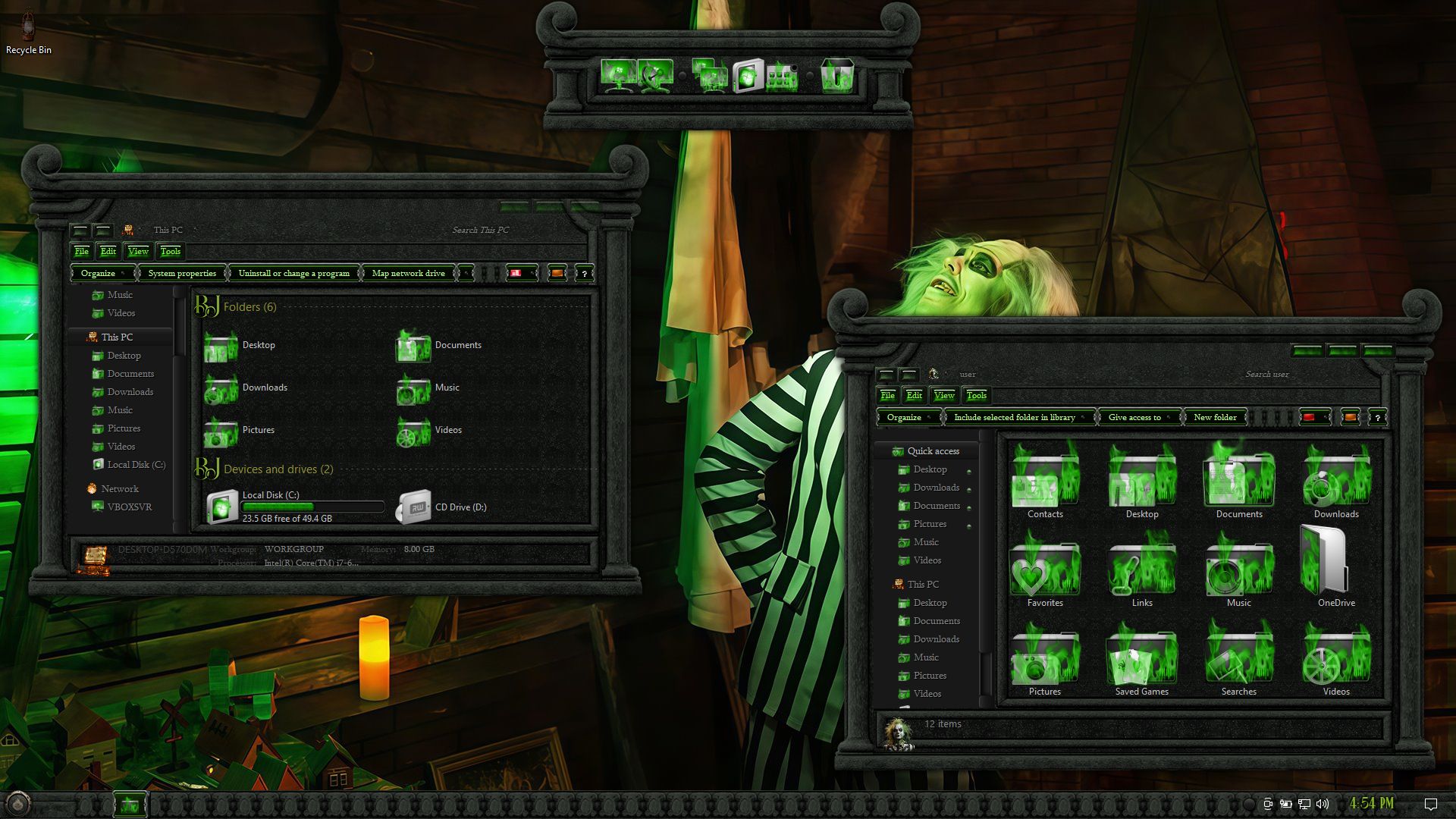Image resolution: width=1456 pixels, height=819 pixels.
Task: Open the Give access to dropdown
Action: (1135, 417)
